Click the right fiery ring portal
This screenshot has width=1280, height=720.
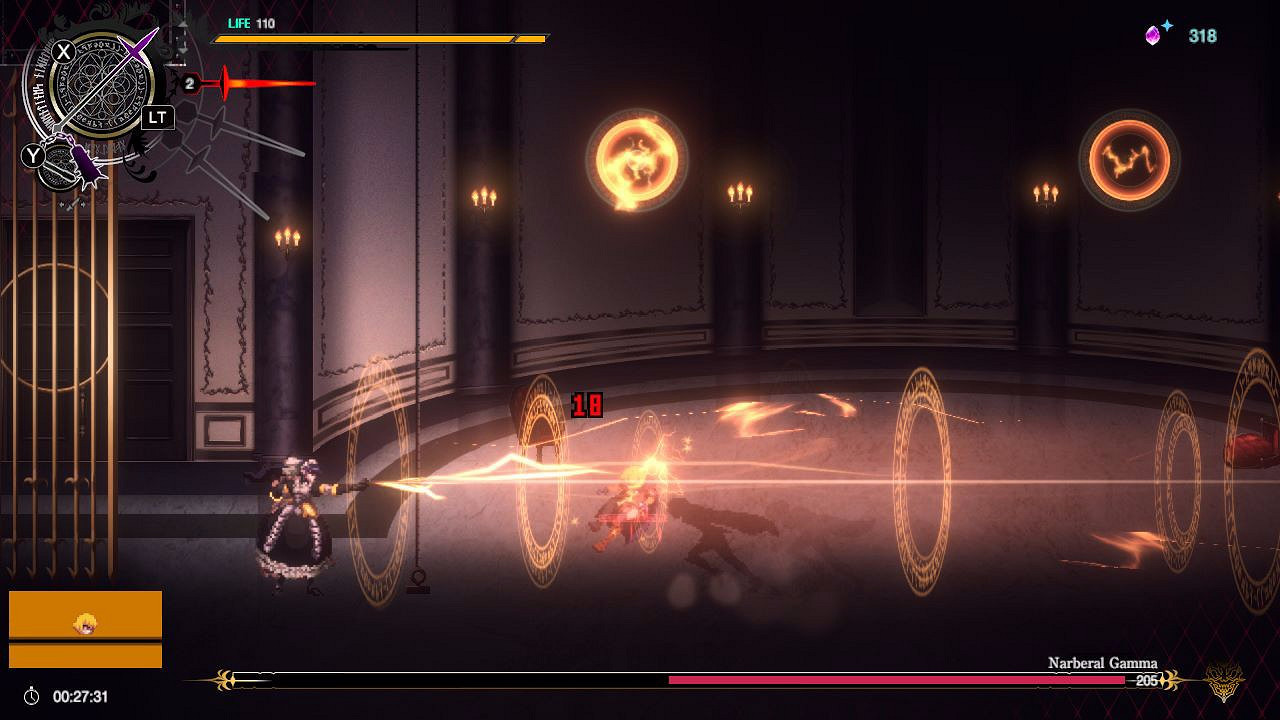pos(1130,160)
